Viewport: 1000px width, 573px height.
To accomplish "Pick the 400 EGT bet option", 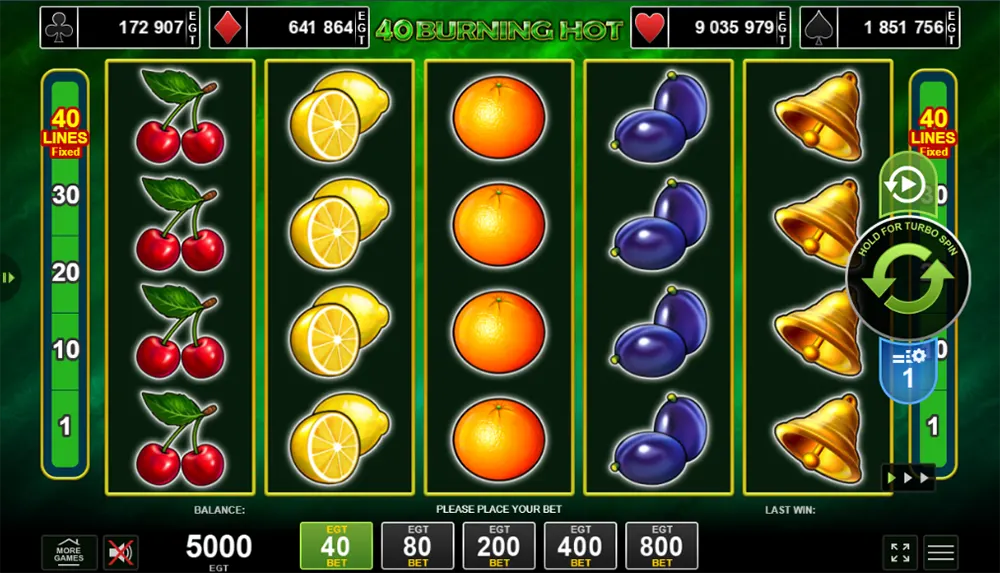I will point(580,546).
